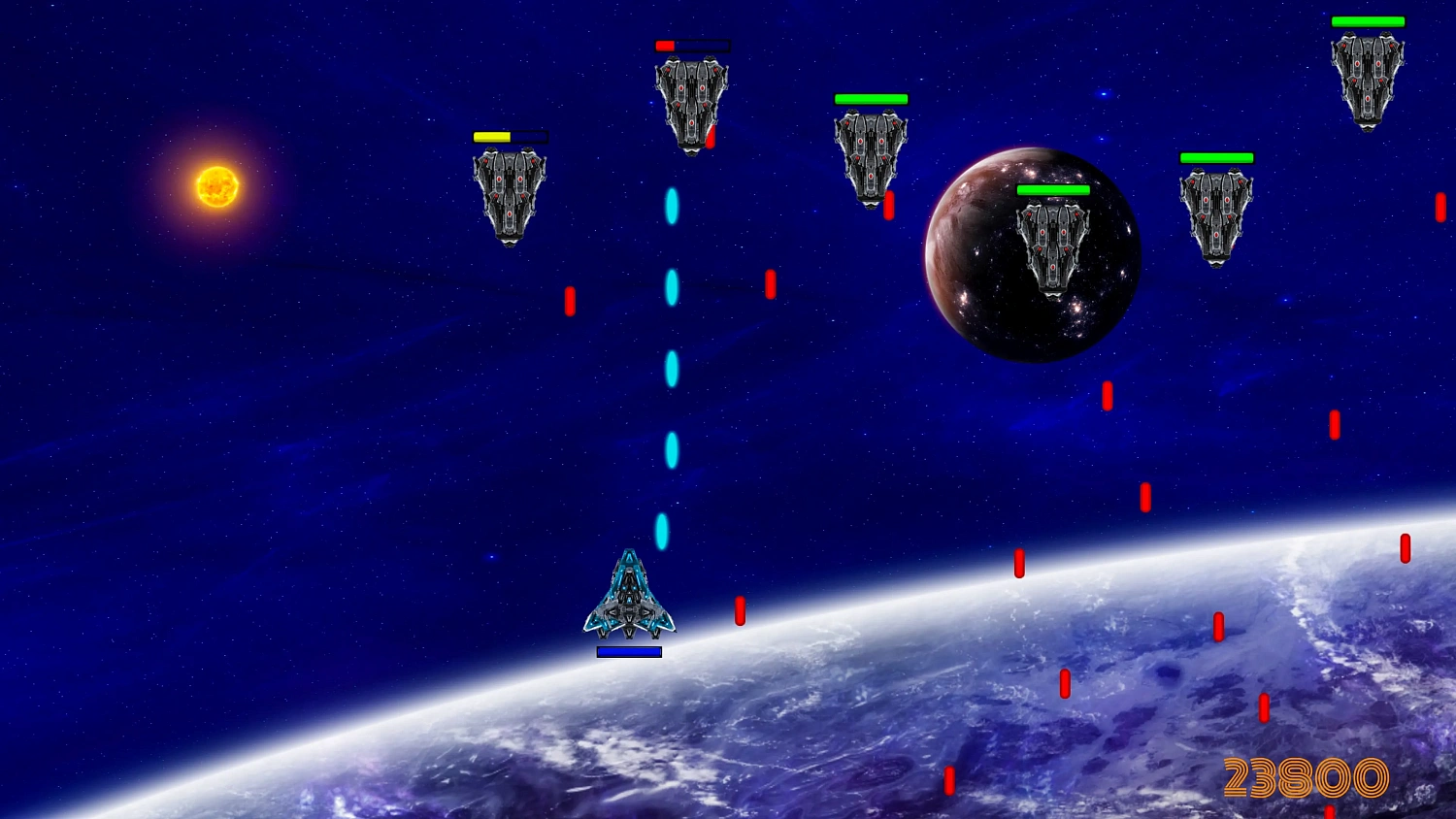Click the player's spaceship

coord(629,597)
